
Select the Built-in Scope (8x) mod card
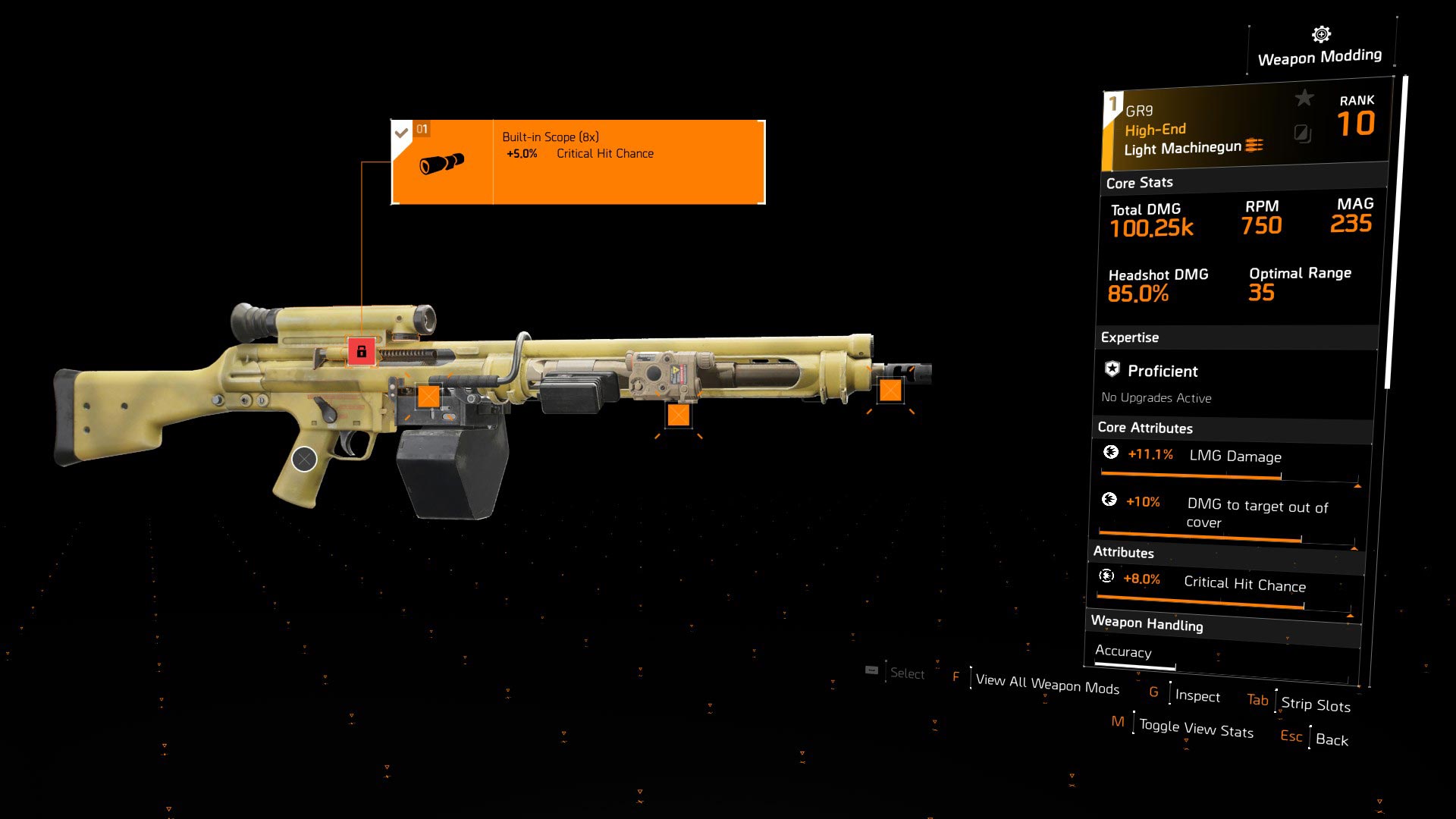tap(578, 162)
